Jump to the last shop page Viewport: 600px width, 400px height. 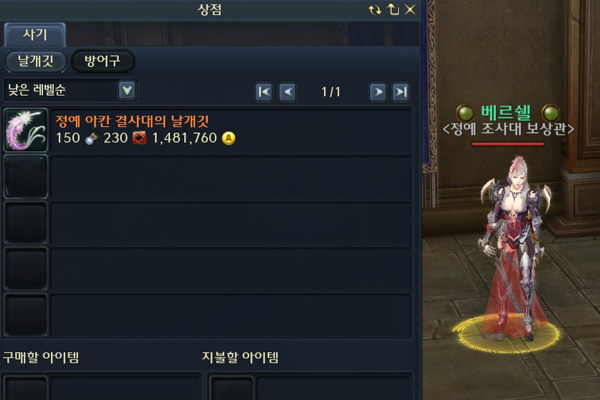401,92
